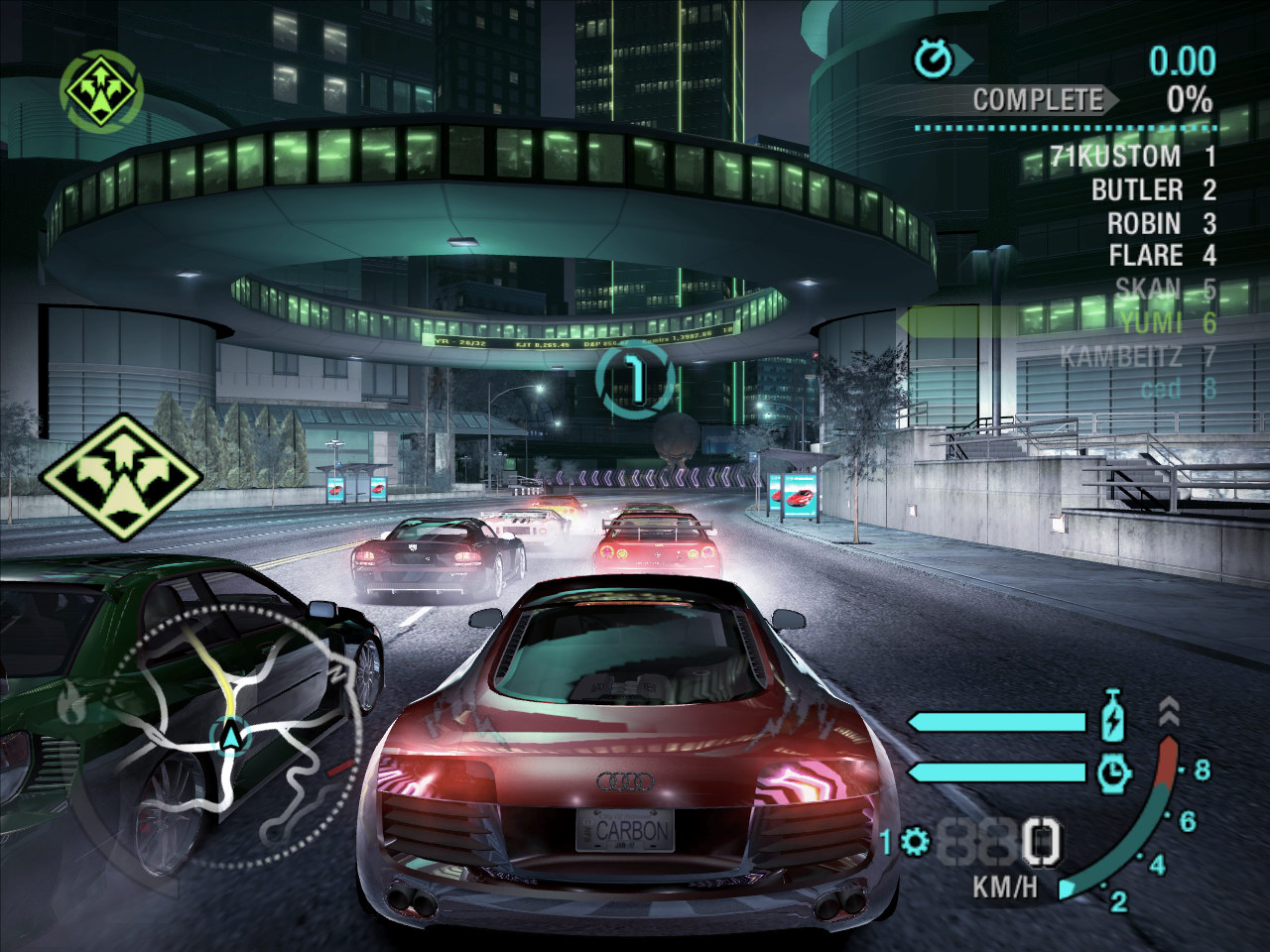Click the shift-up chevron above tachometer
This screenshot has width=1270, height=952.
pos(1169,709)
